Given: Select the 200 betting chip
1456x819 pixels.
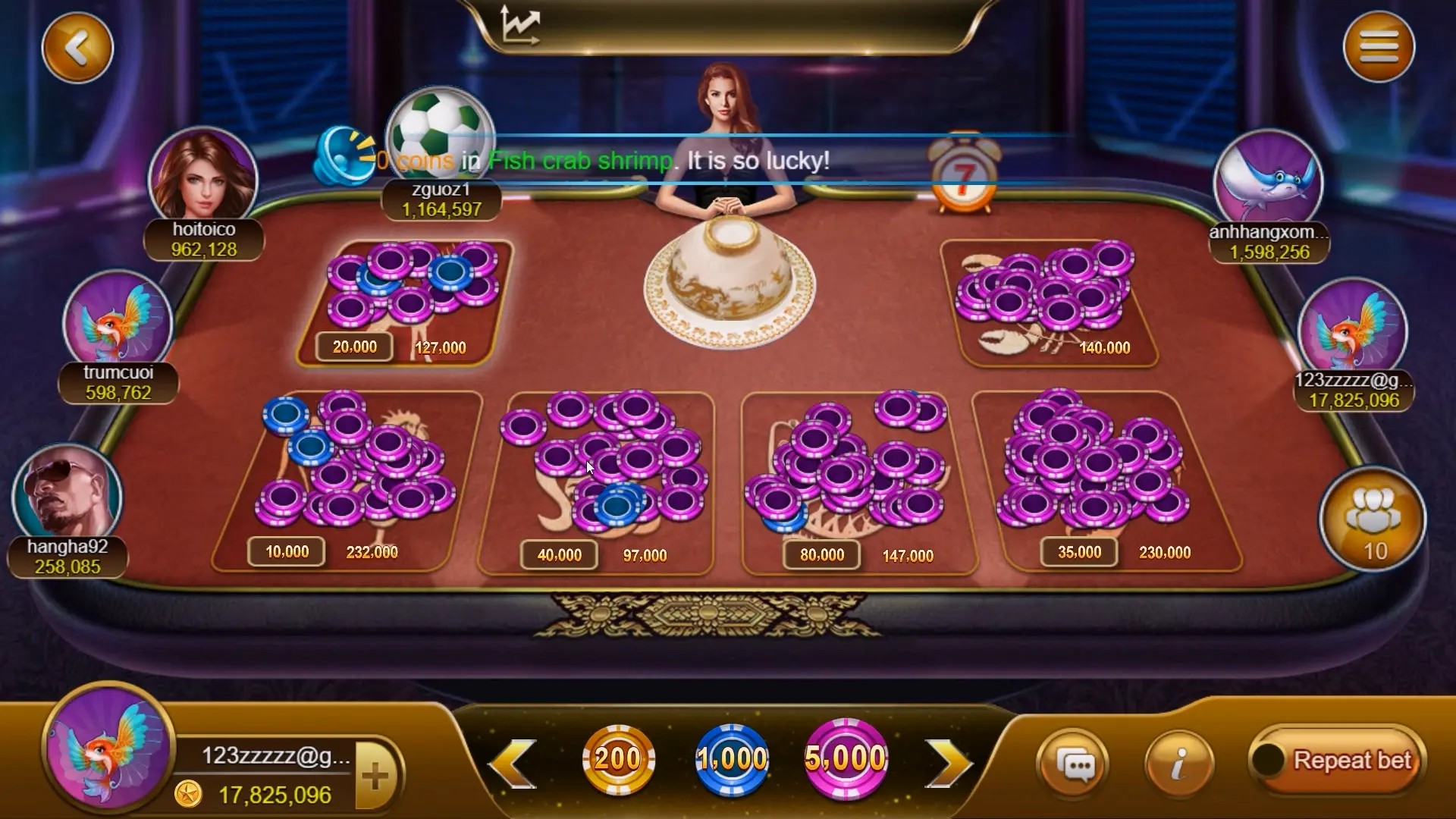Looking at the screenshot, I should (x=618, y=758).
